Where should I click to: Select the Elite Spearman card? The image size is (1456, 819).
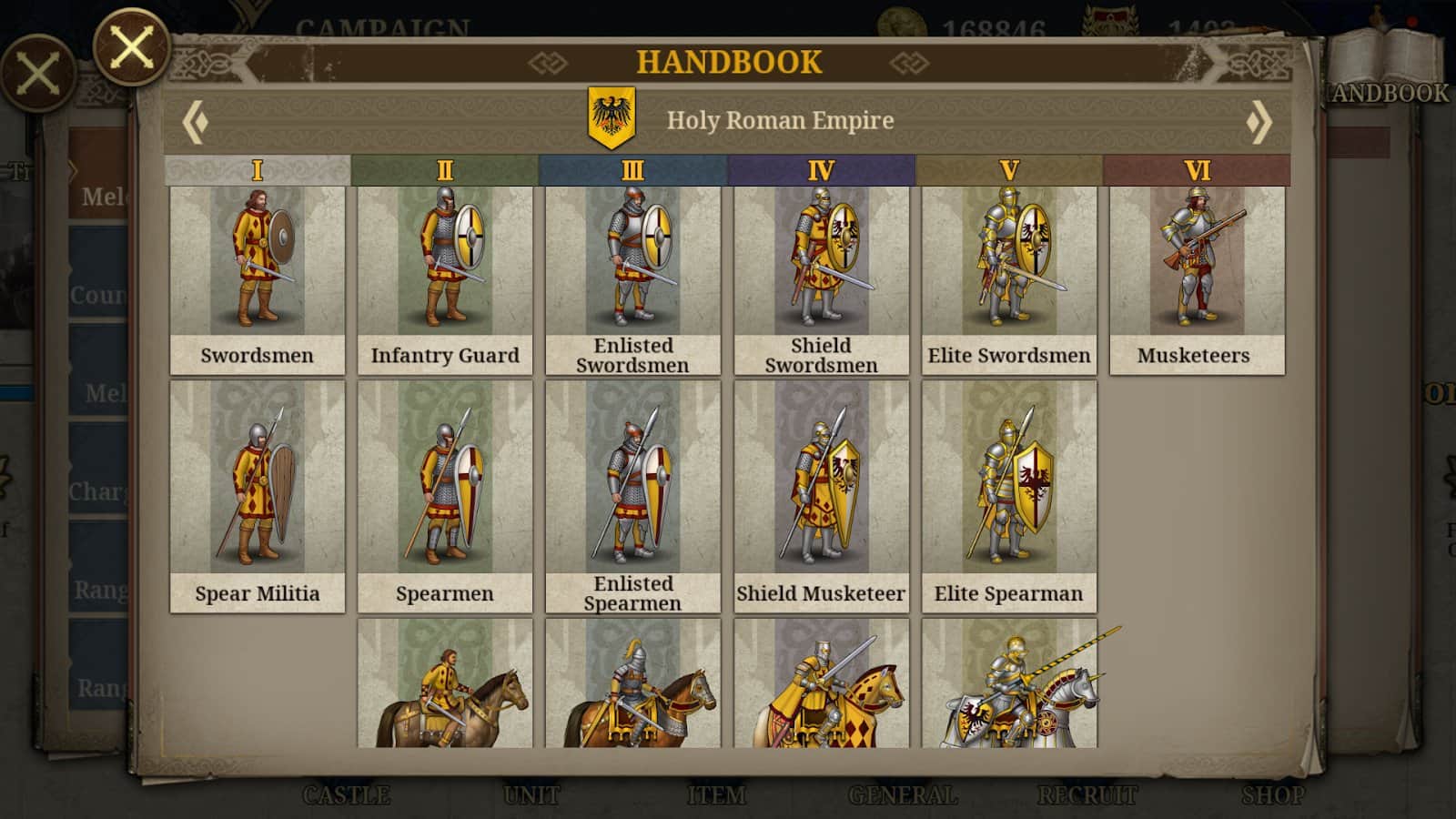coord(1008,496)
